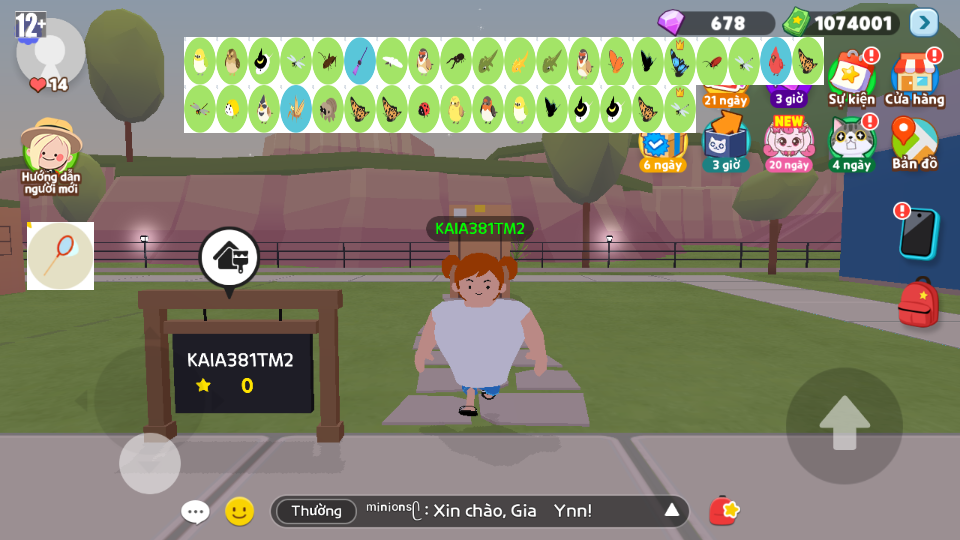Open the Bản đồ map
The width and height of the screenshot is (960, 540).
pos(914,143)
